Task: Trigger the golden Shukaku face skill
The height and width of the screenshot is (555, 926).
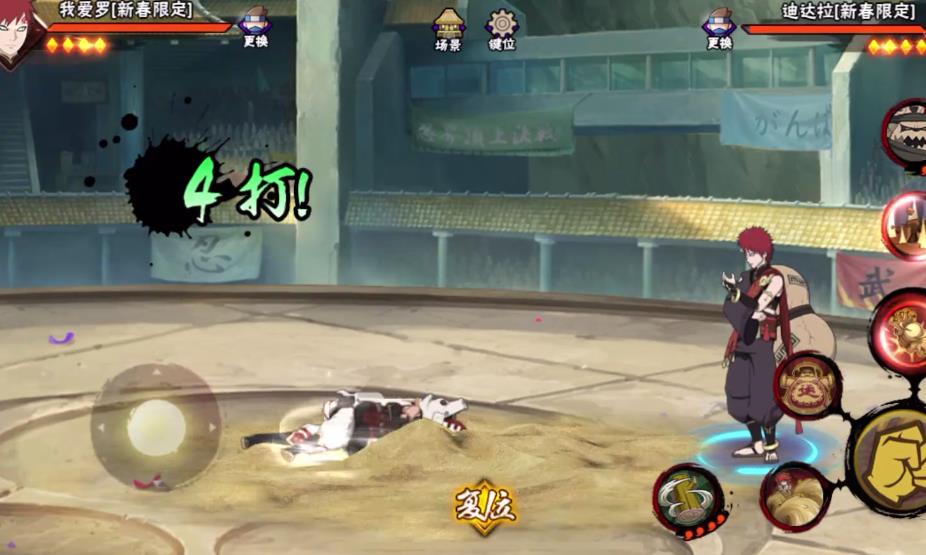Action: click(807, 385)
